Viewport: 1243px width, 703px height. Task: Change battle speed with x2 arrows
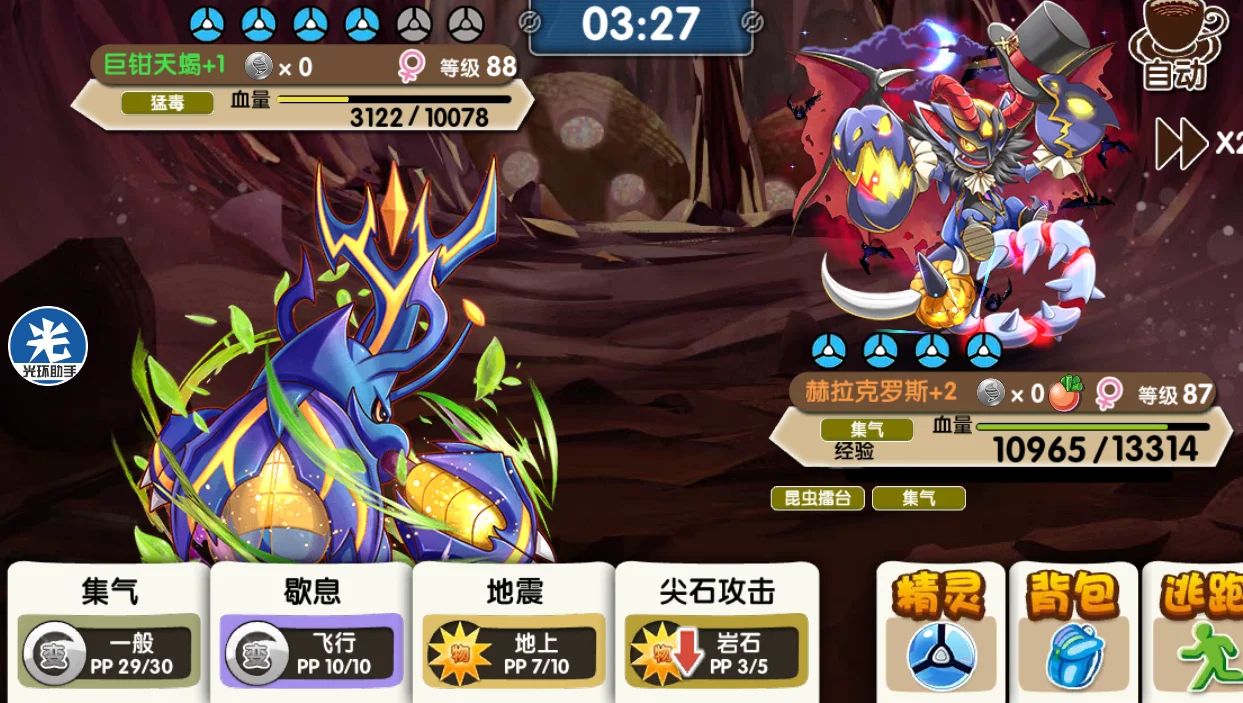[1197, 143]
